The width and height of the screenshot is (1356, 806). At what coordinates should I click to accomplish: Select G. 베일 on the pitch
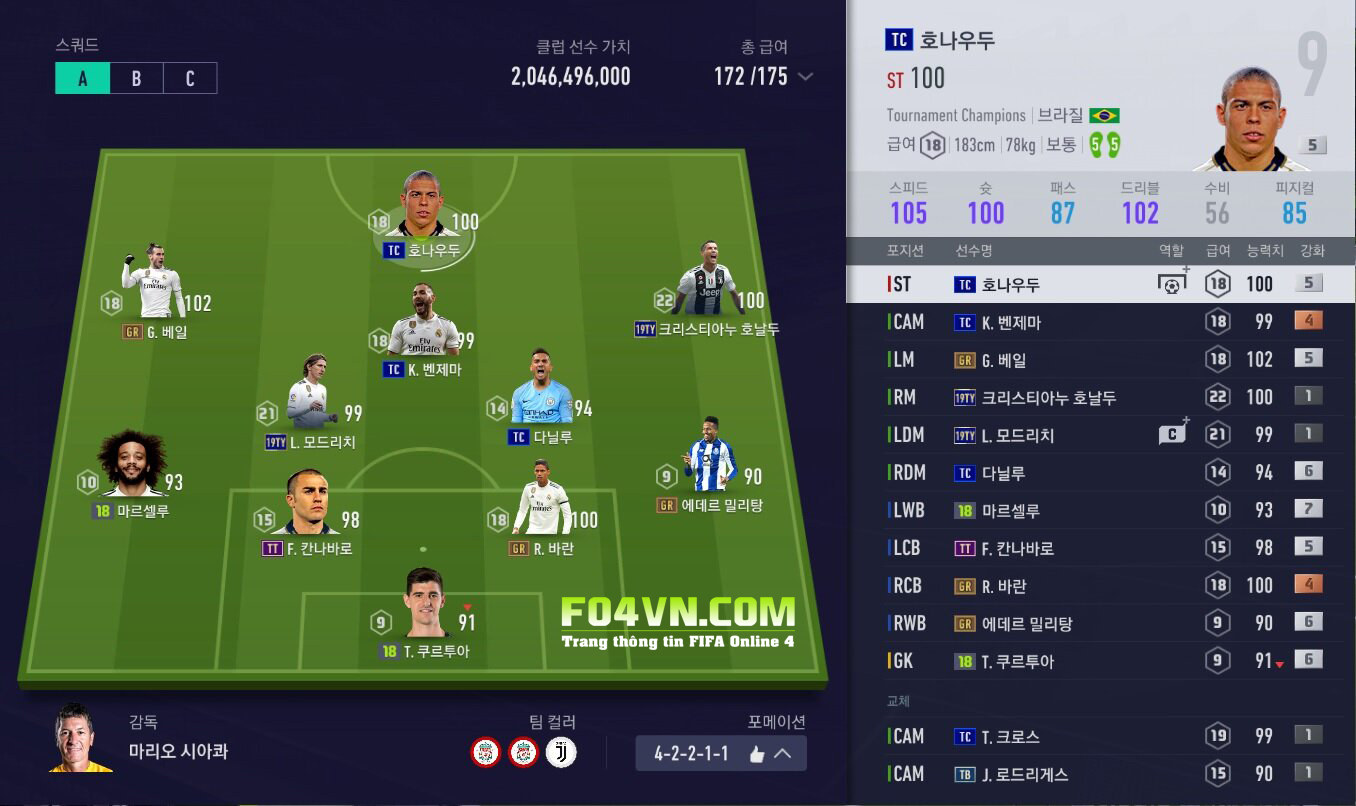coord(155,285)
